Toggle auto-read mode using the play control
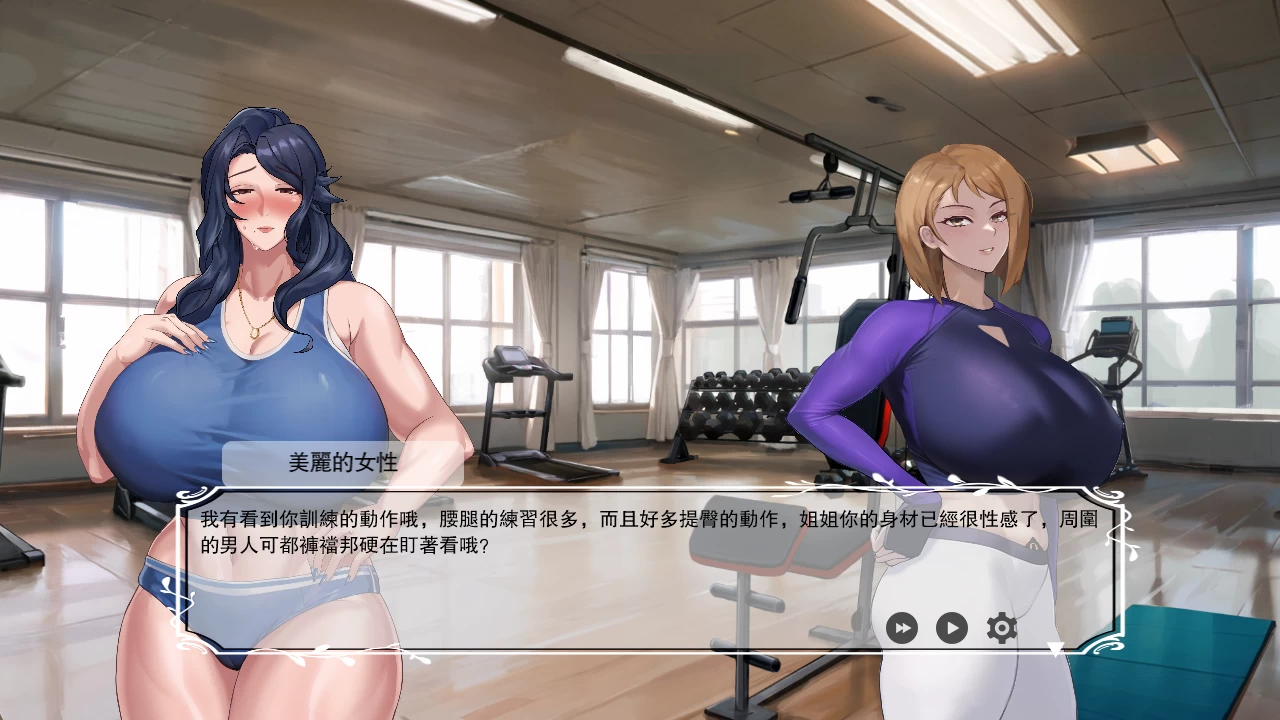The height and width of the screenshot is (720, 1280). (950, 628)
